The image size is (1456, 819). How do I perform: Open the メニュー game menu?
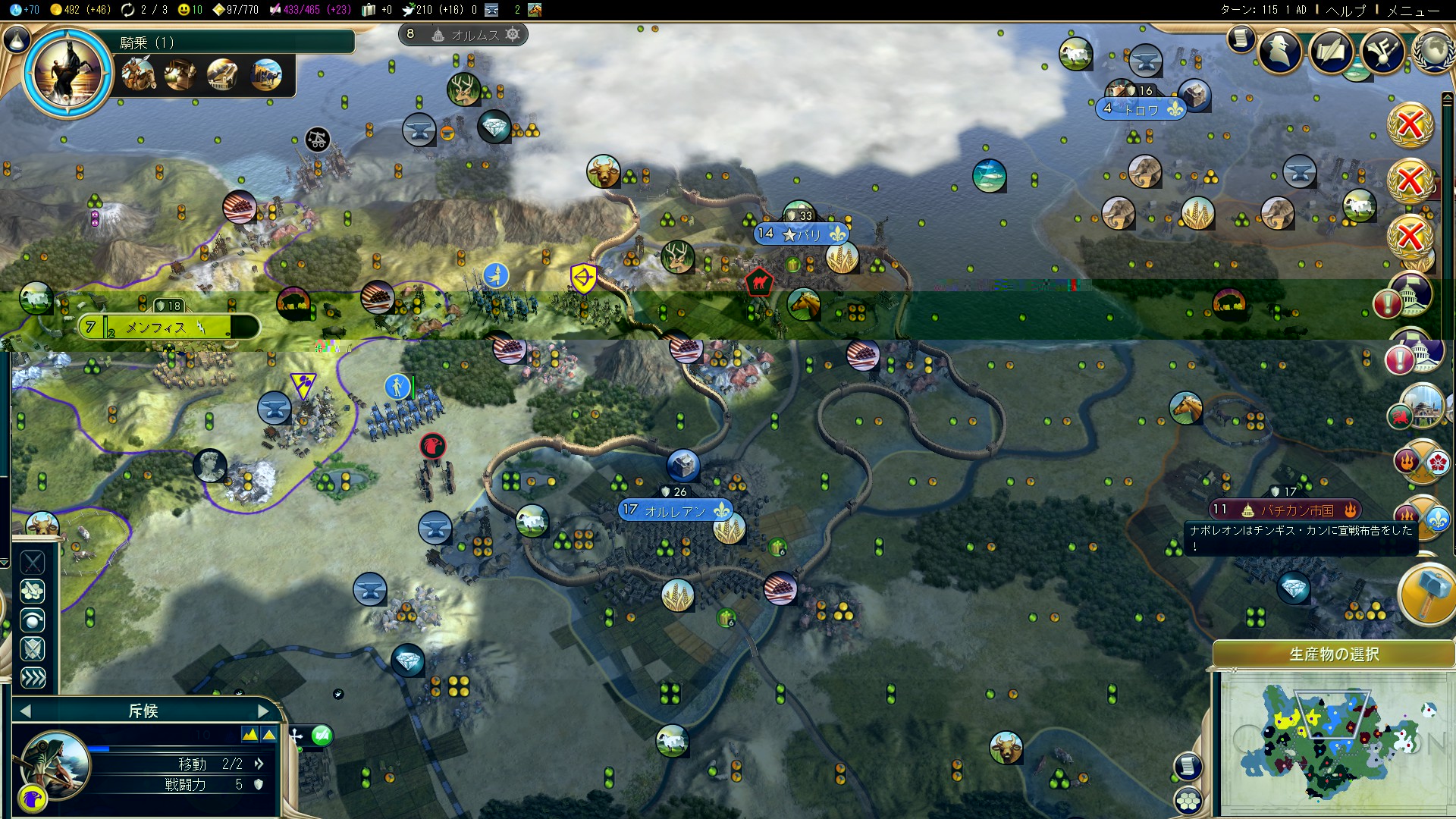[1412, 11]
